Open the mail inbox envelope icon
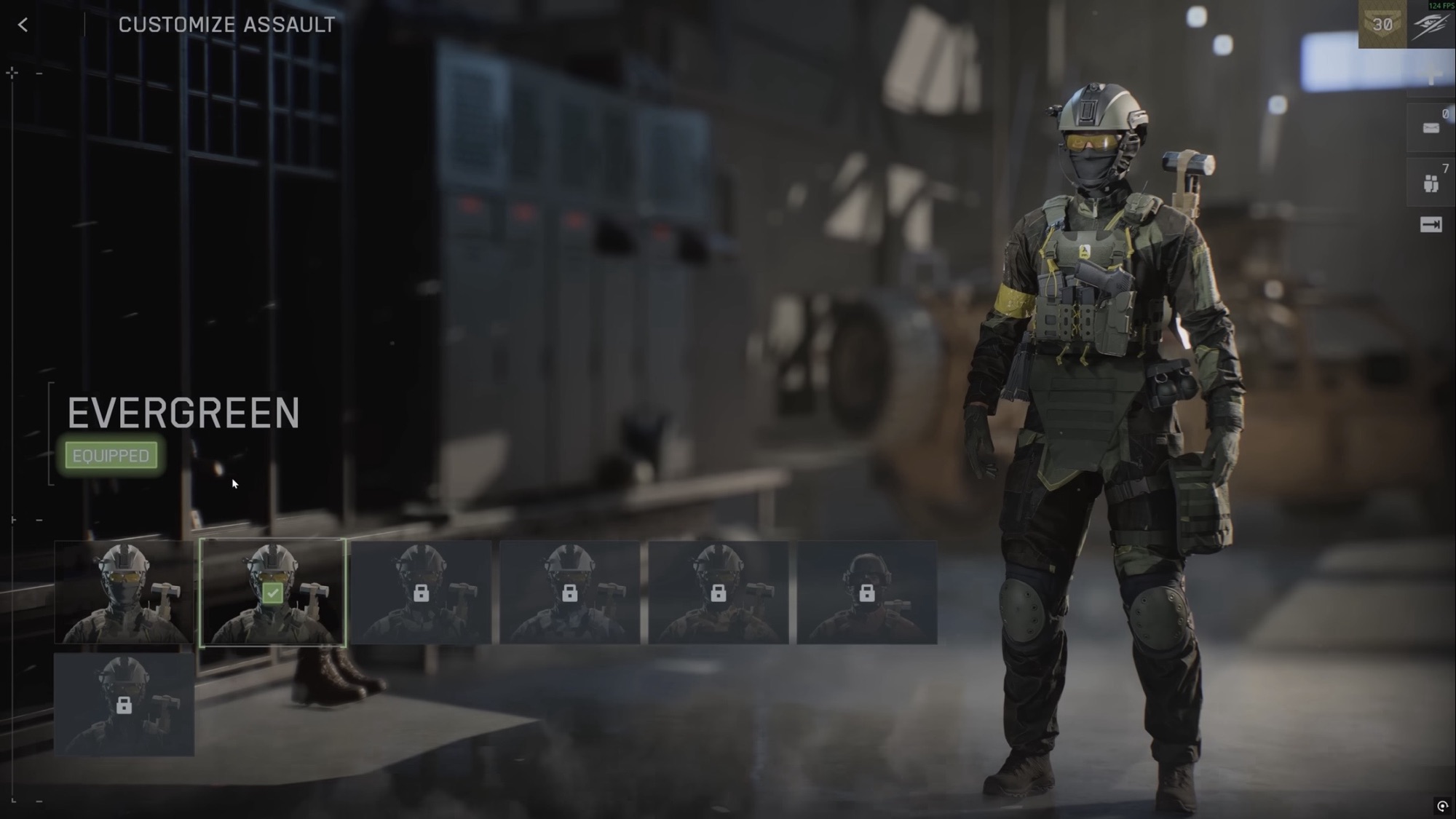Viewport: 1456px width, 819px height. (x=1431, y=128)
